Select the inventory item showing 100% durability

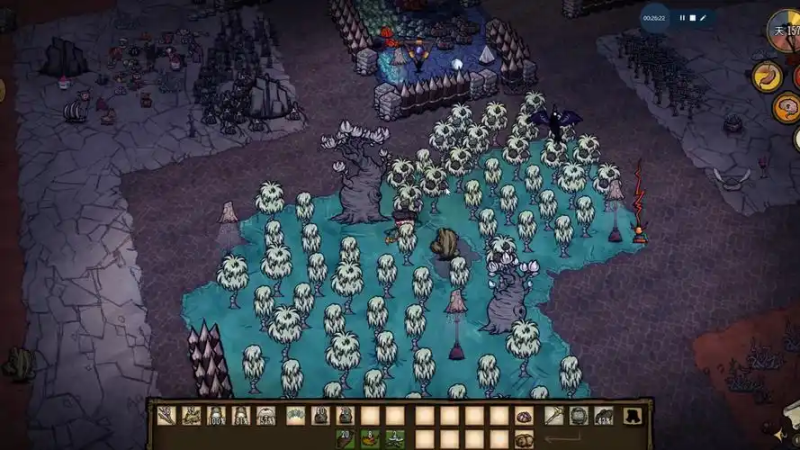click(216, 416)
